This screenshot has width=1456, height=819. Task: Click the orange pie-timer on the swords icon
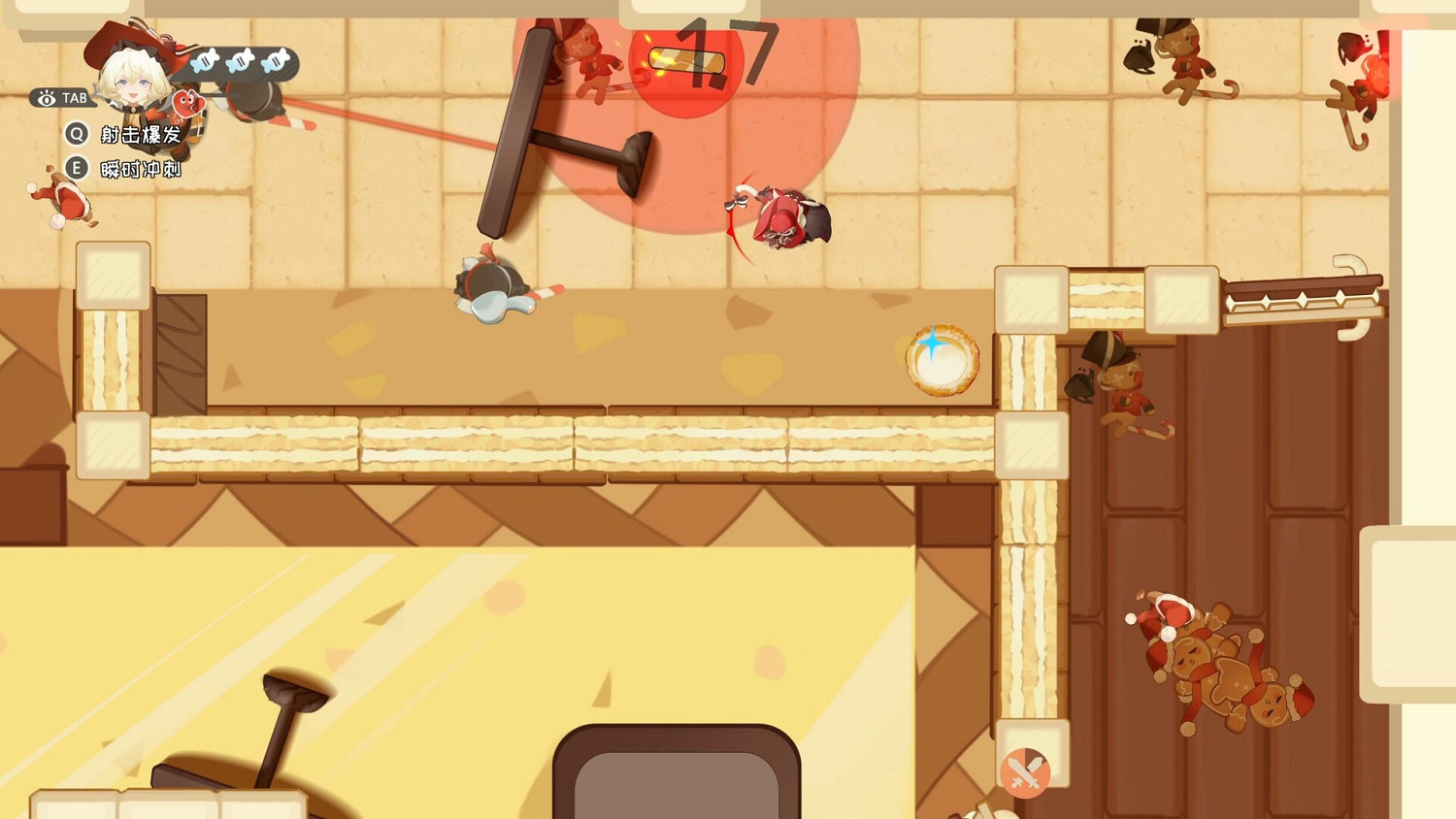[1026, 771]
